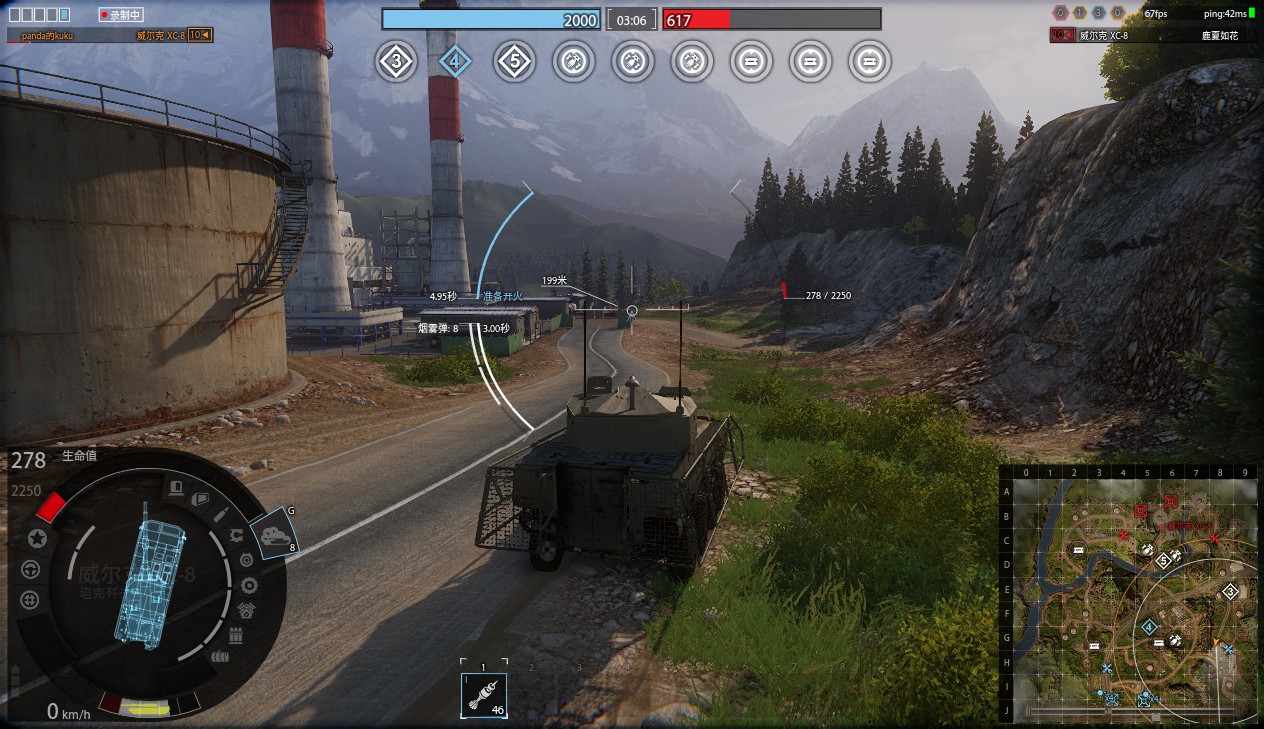1264x729 pixels.
Task: Click objective 5 marker on the minimap
Action: (x=1163, y=561)
